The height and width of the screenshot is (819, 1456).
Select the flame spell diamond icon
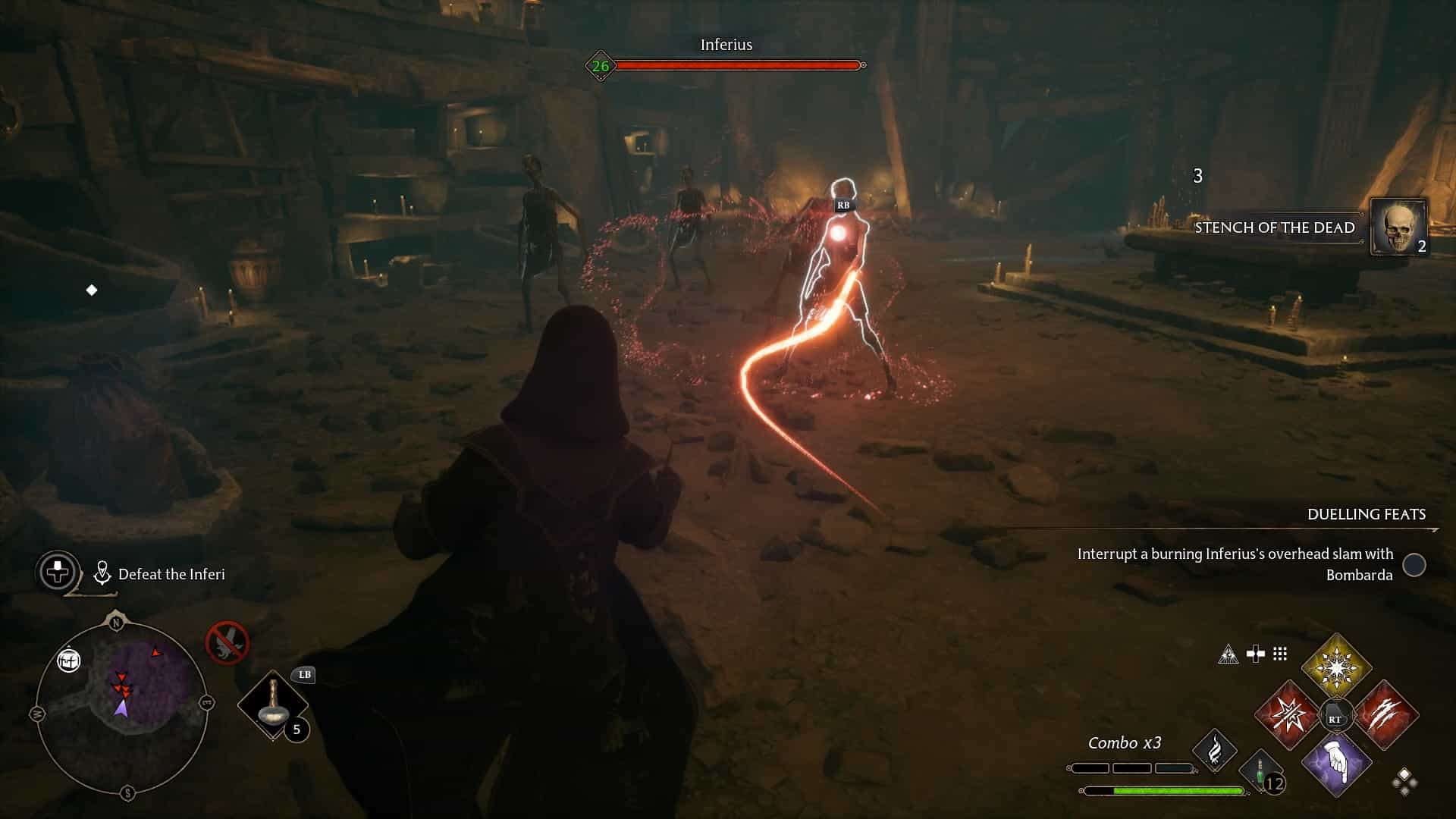coord(1216,751)
